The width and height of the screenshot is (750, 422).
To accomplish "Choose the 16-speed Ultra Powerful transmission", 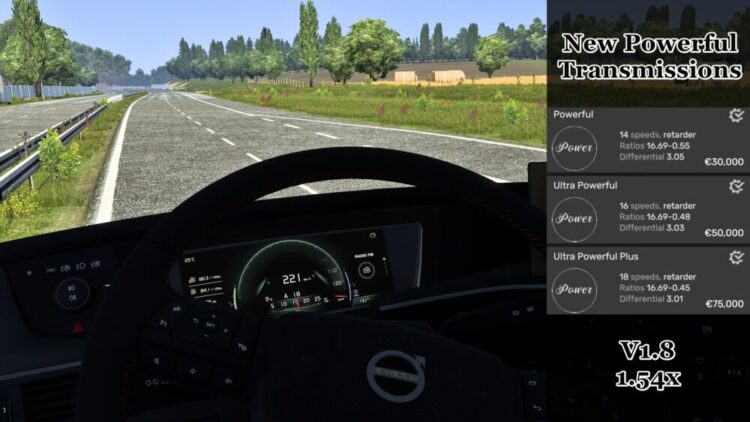I will (x=647, y=211).
